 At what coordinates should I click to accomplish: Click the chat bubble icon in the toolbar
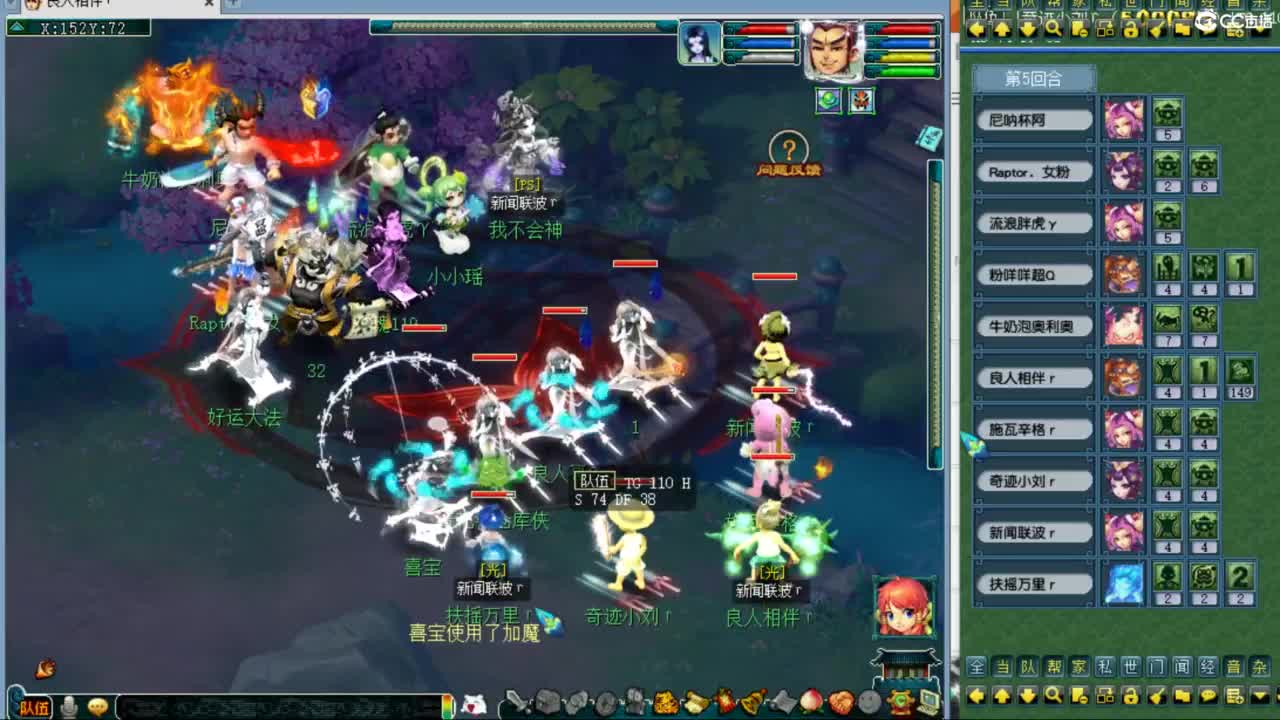point(1209,695)
